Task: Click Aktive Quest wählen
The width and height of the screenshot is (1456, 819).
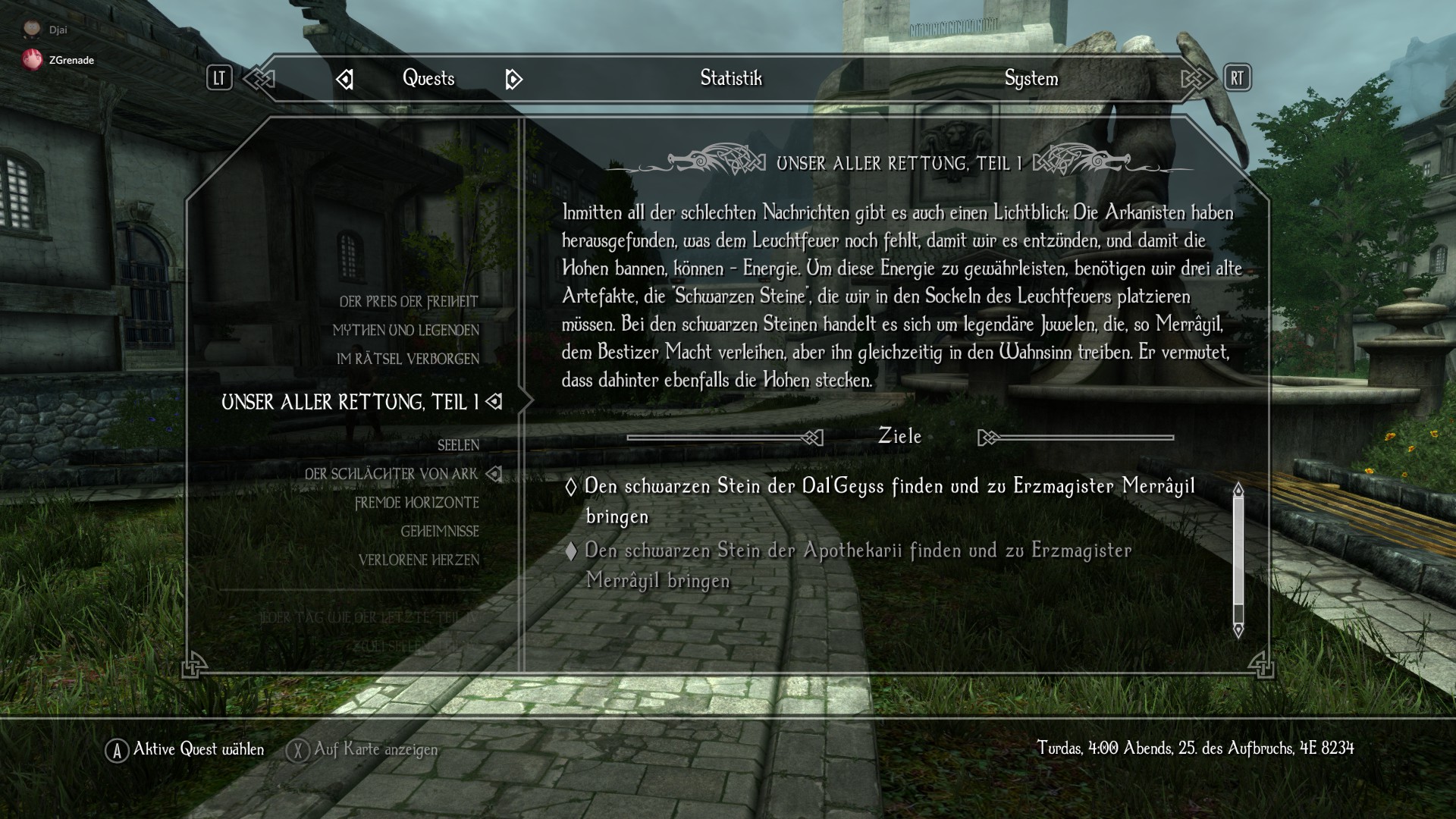Action: 197,749
